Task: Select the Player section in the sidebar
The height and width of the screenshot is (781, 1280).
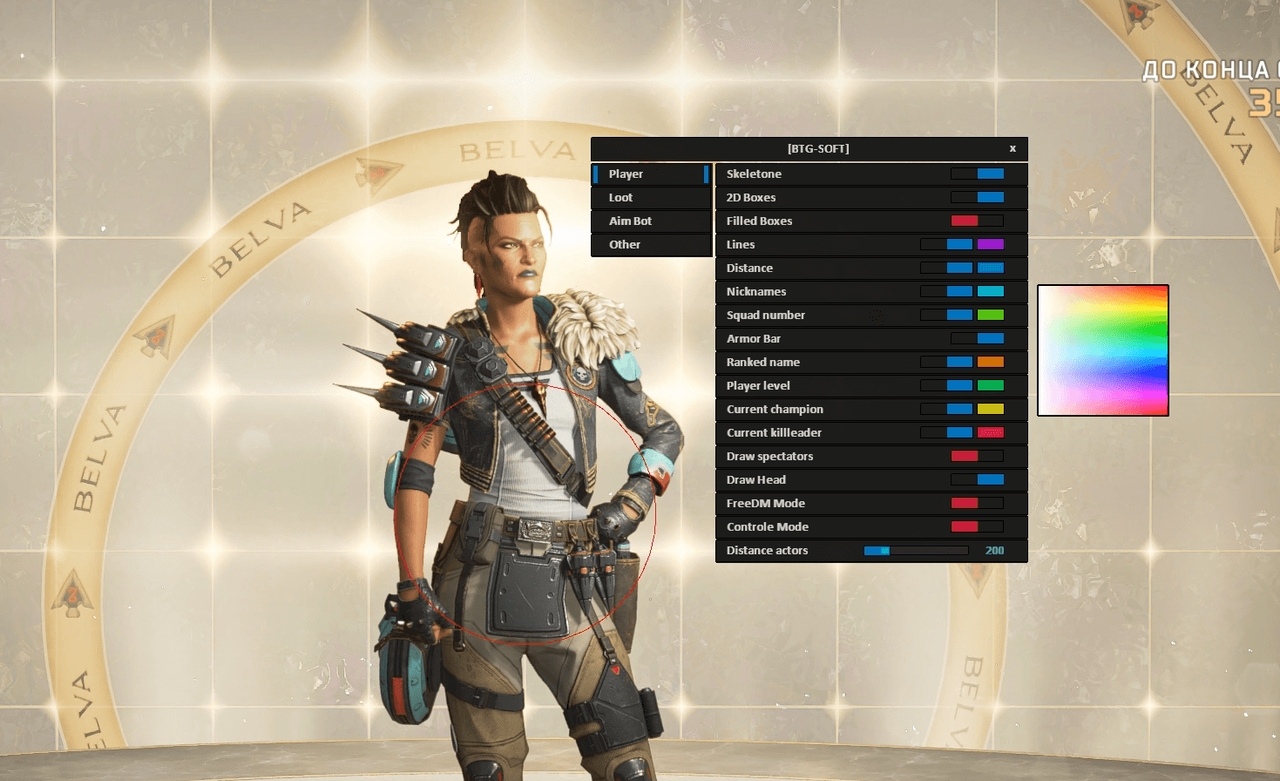Action: (x=650, y=173)
